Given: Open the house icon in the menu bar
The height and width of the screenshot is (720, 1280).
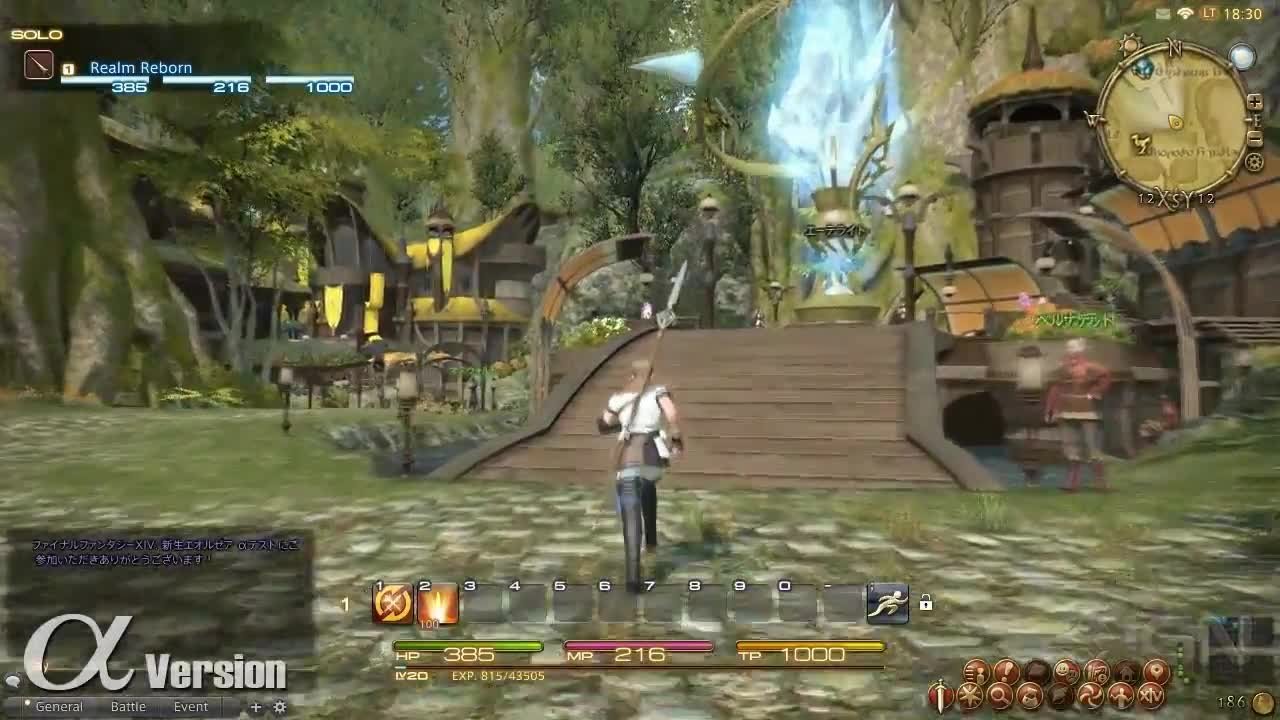Looking at the screenshot, I should tap(1127, 671).
